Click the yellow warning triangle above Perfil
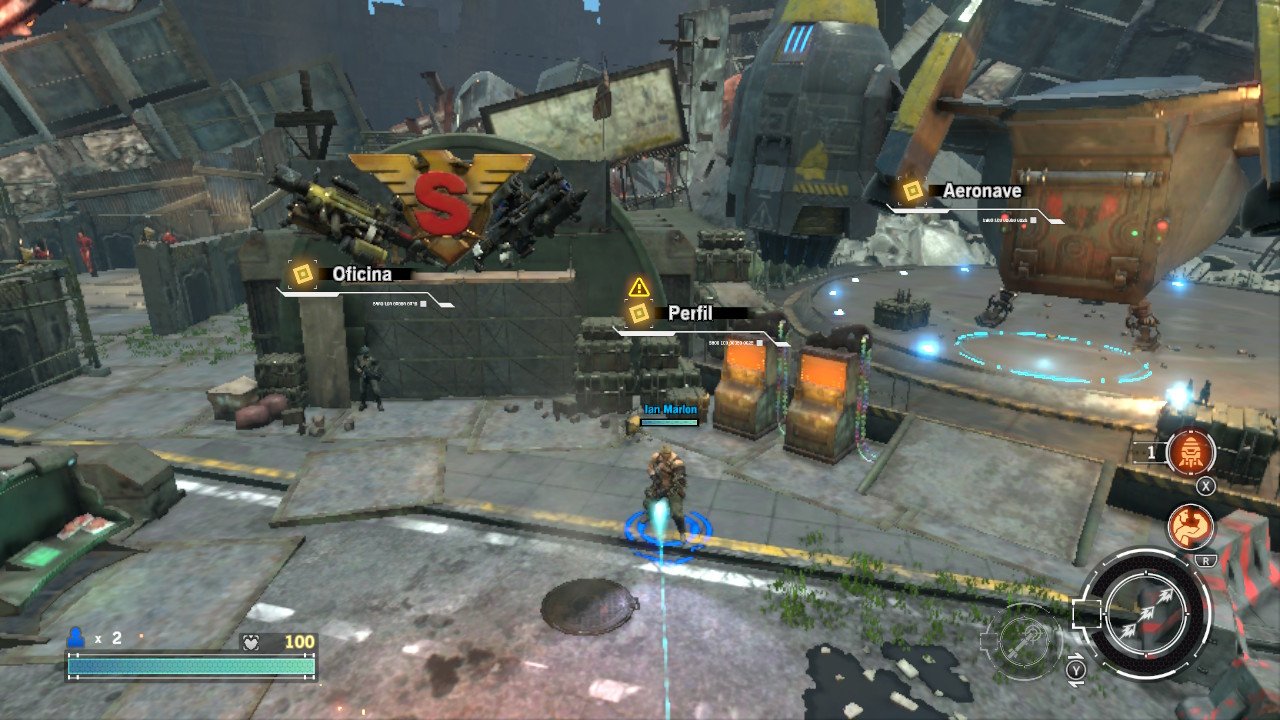1280x720 pixels. tap(639, 288)
